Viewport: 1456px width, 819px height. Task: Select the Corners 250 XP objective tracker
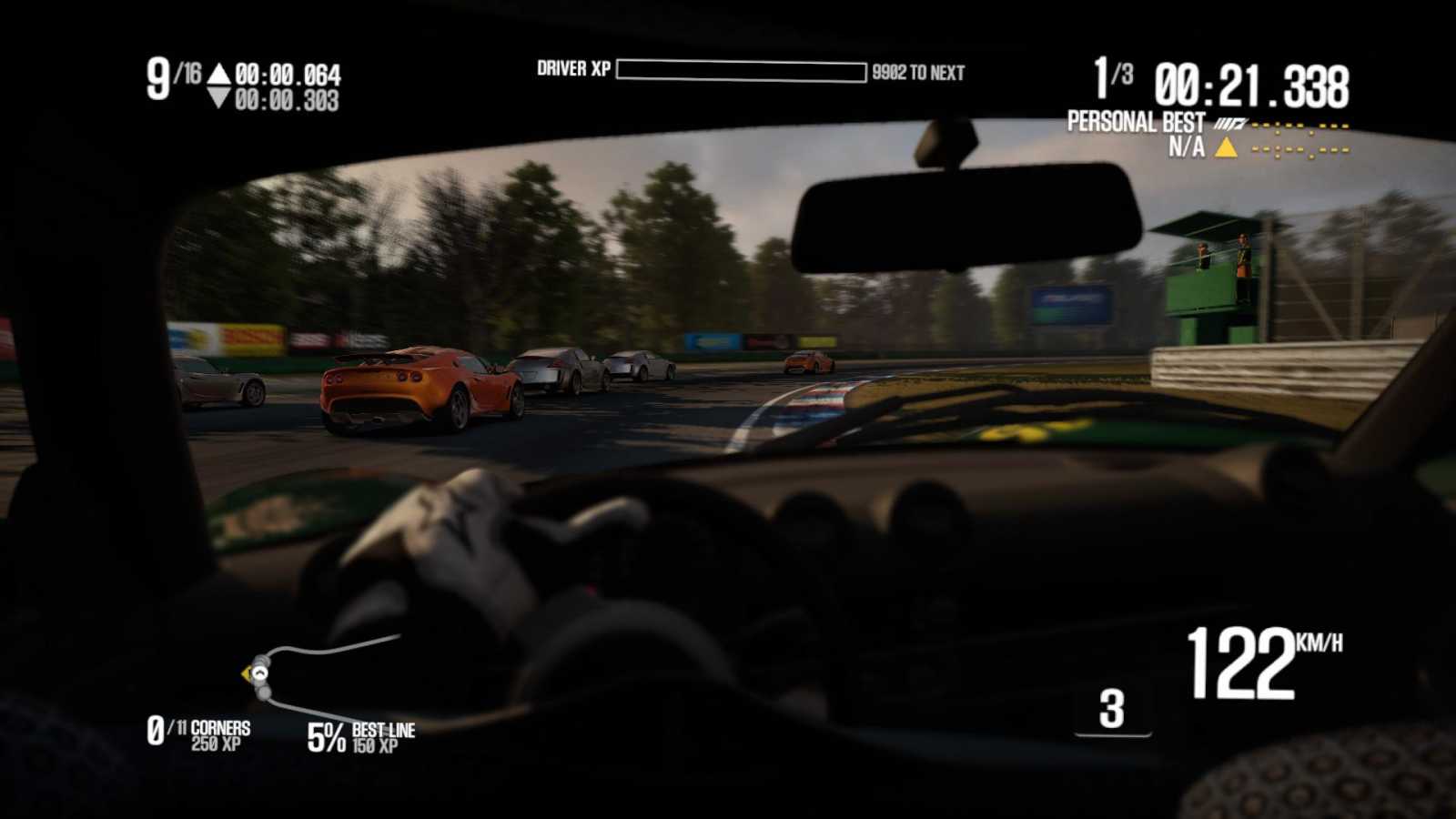tap(198, 733)
